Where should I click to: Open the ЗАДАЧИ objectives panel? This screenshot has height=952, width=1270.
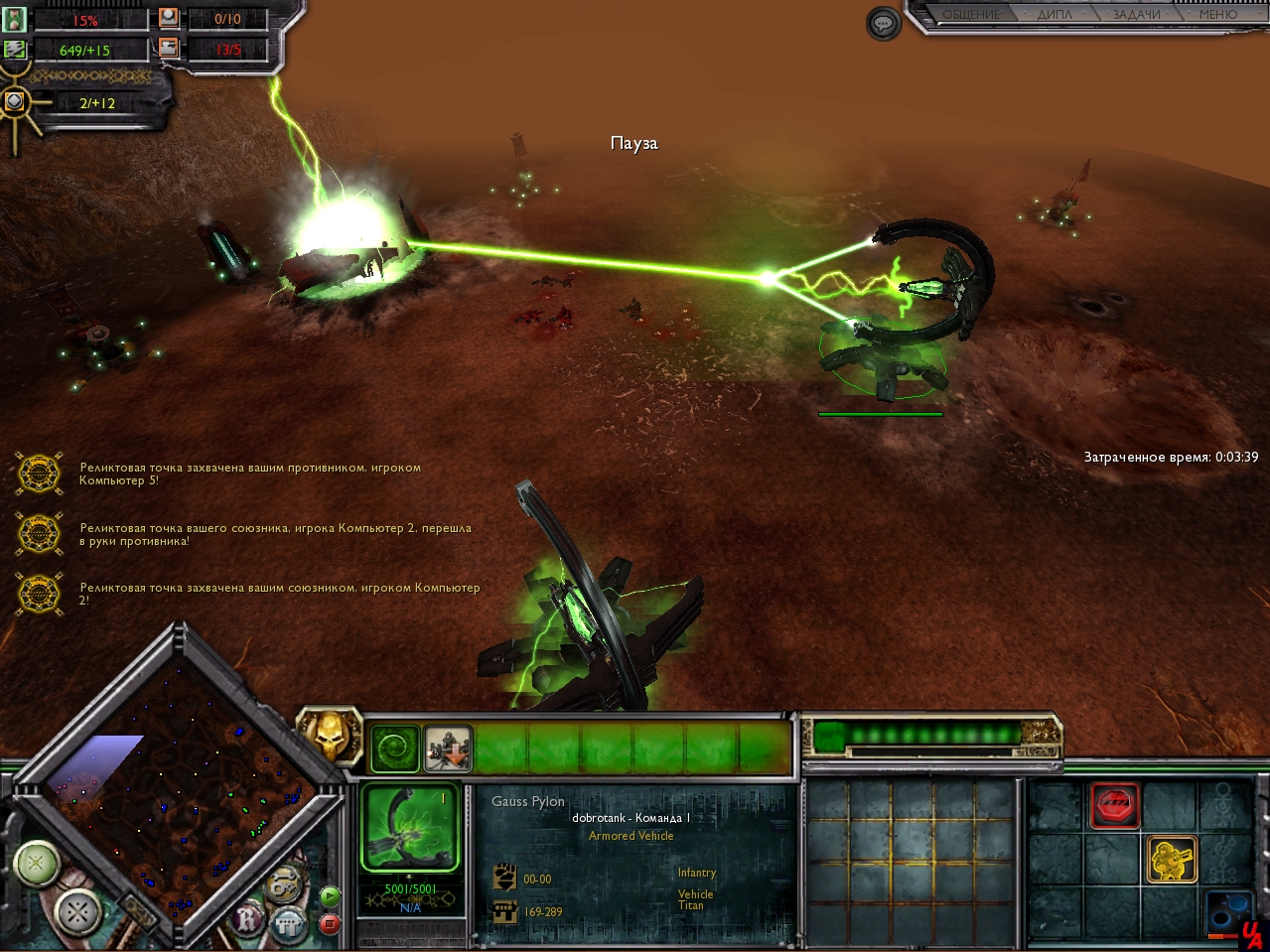1136,14
